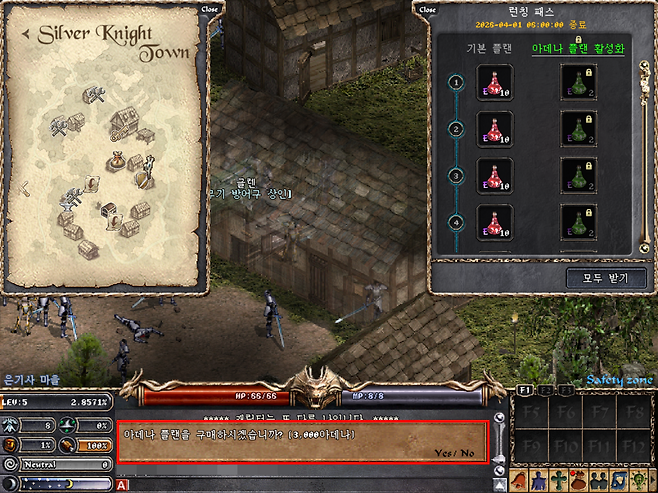Open the two-people party icon
The image size is (658, 493).
tap(599, 480)
